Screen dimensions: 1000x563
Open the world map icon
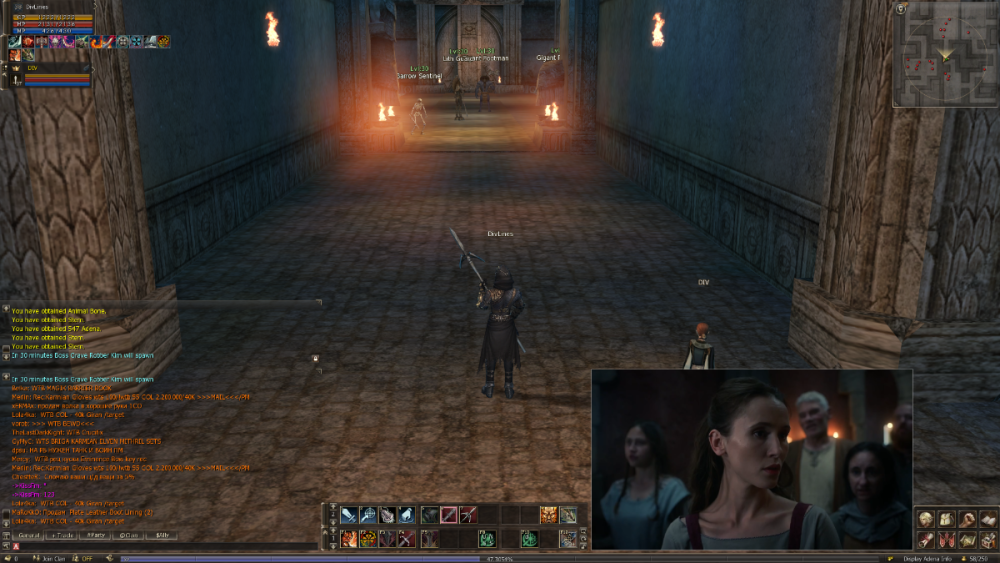966,539
